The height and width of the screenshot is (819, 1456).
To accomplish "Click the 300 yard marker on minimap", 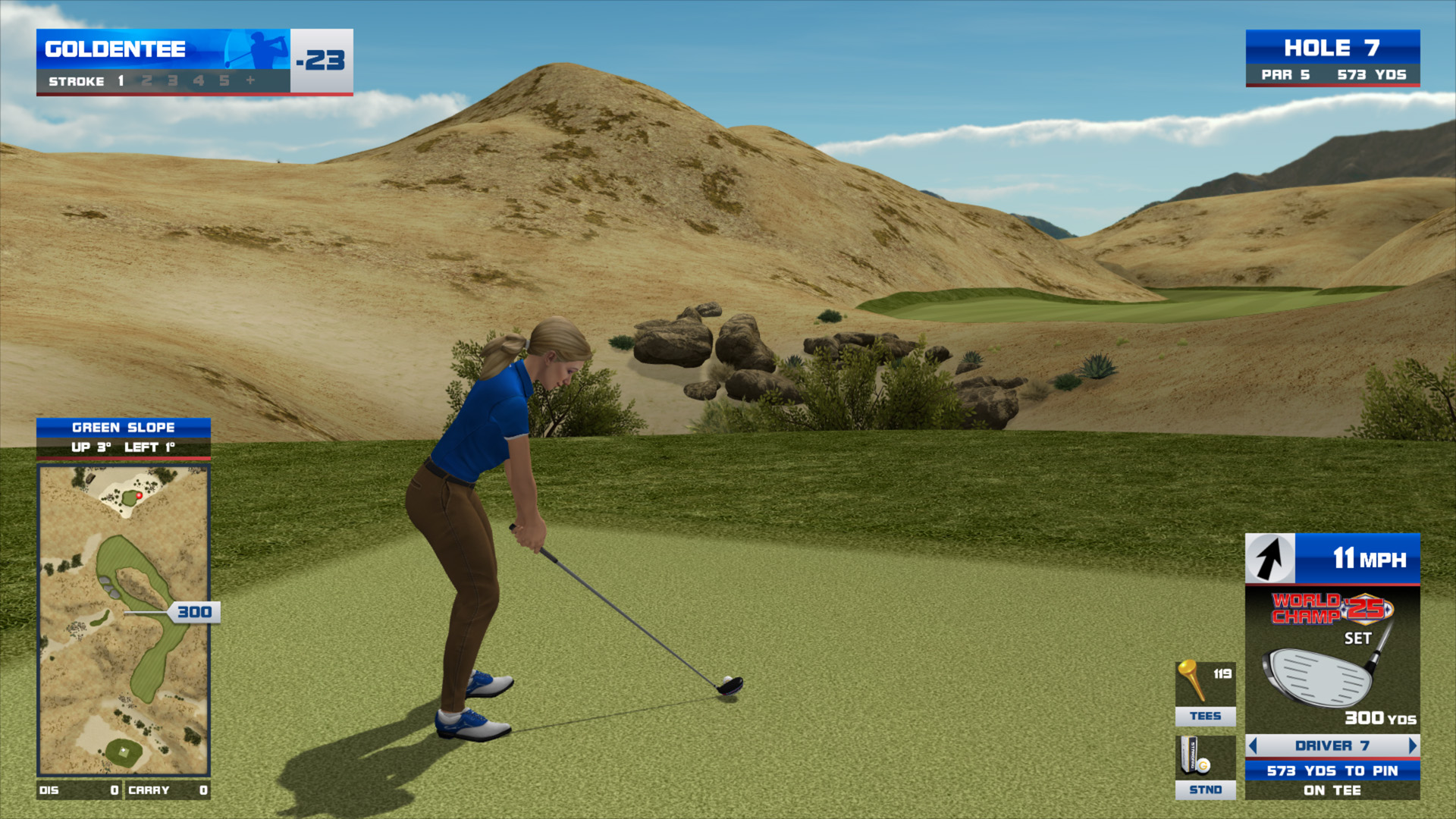I will 194,612.
